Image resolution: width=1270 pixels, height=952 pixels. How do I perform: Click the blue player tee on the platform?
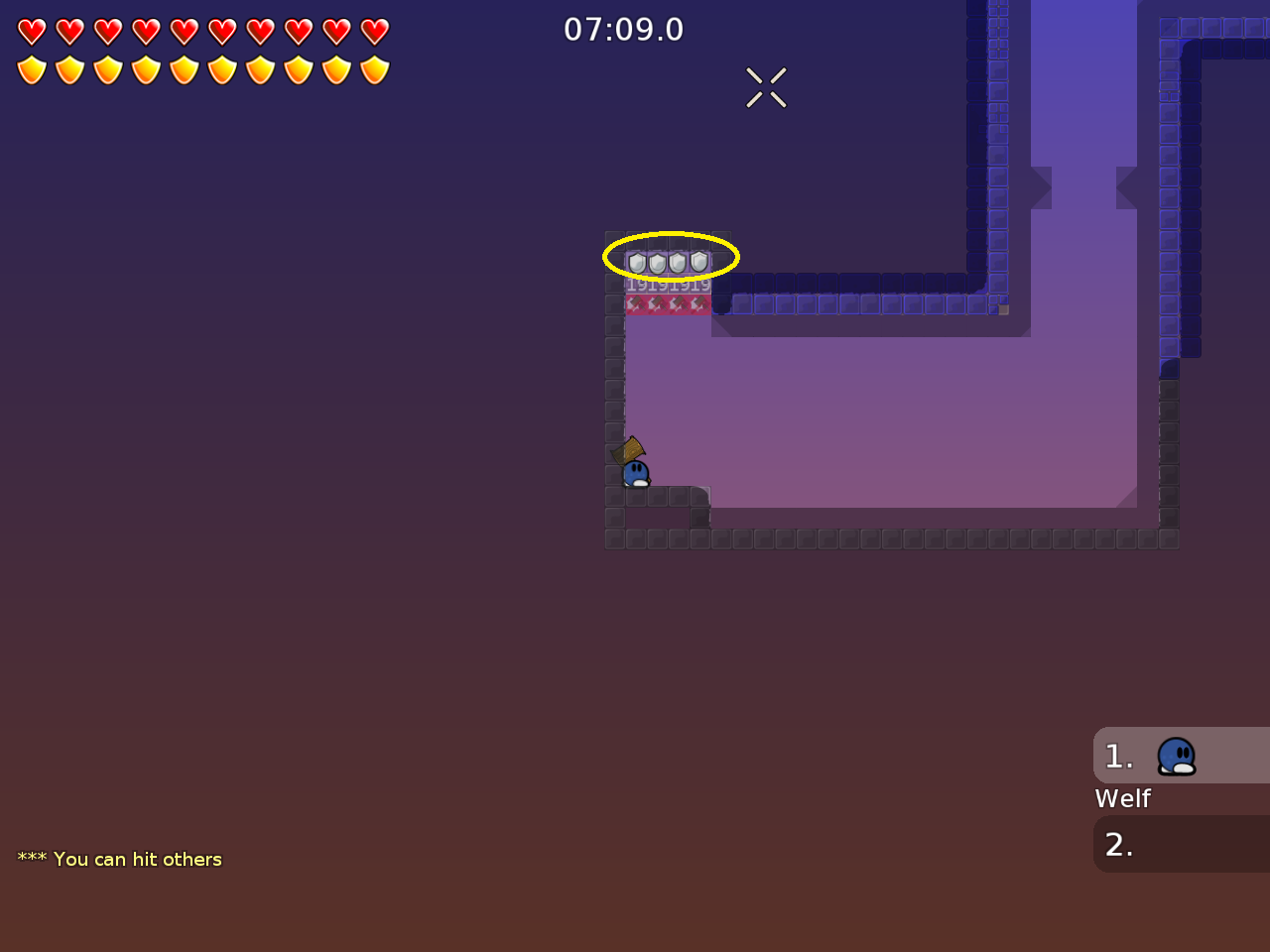coord(636,475)
